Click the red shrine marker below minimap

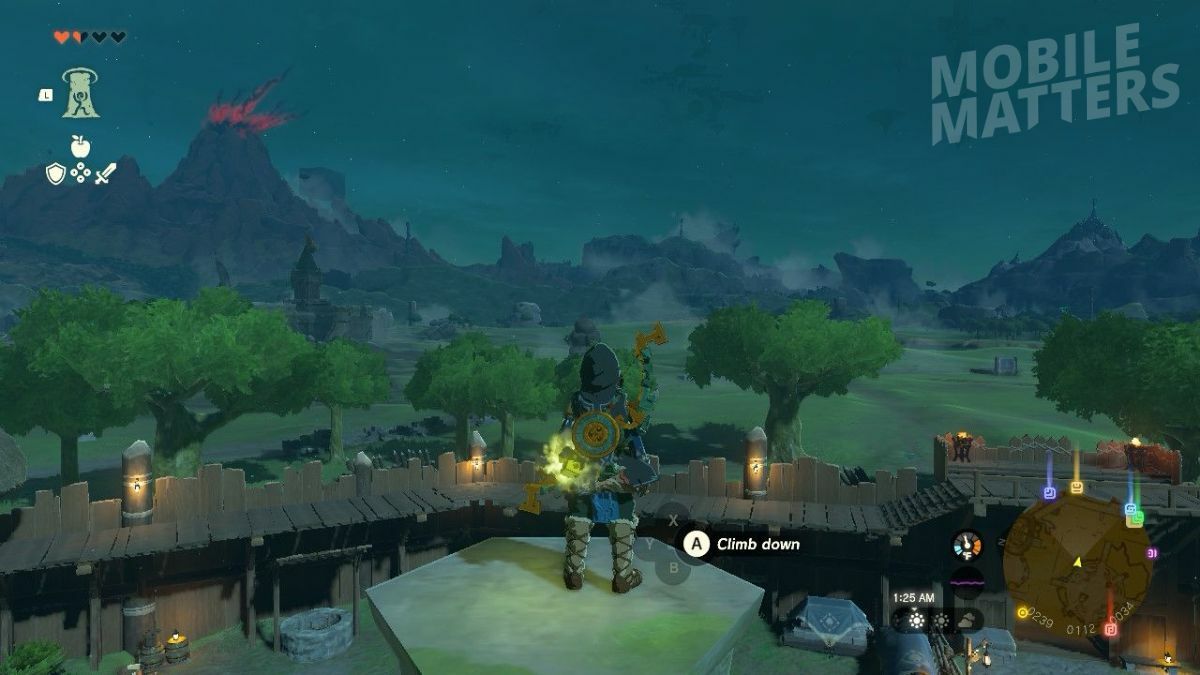[x=1110, y=629]
